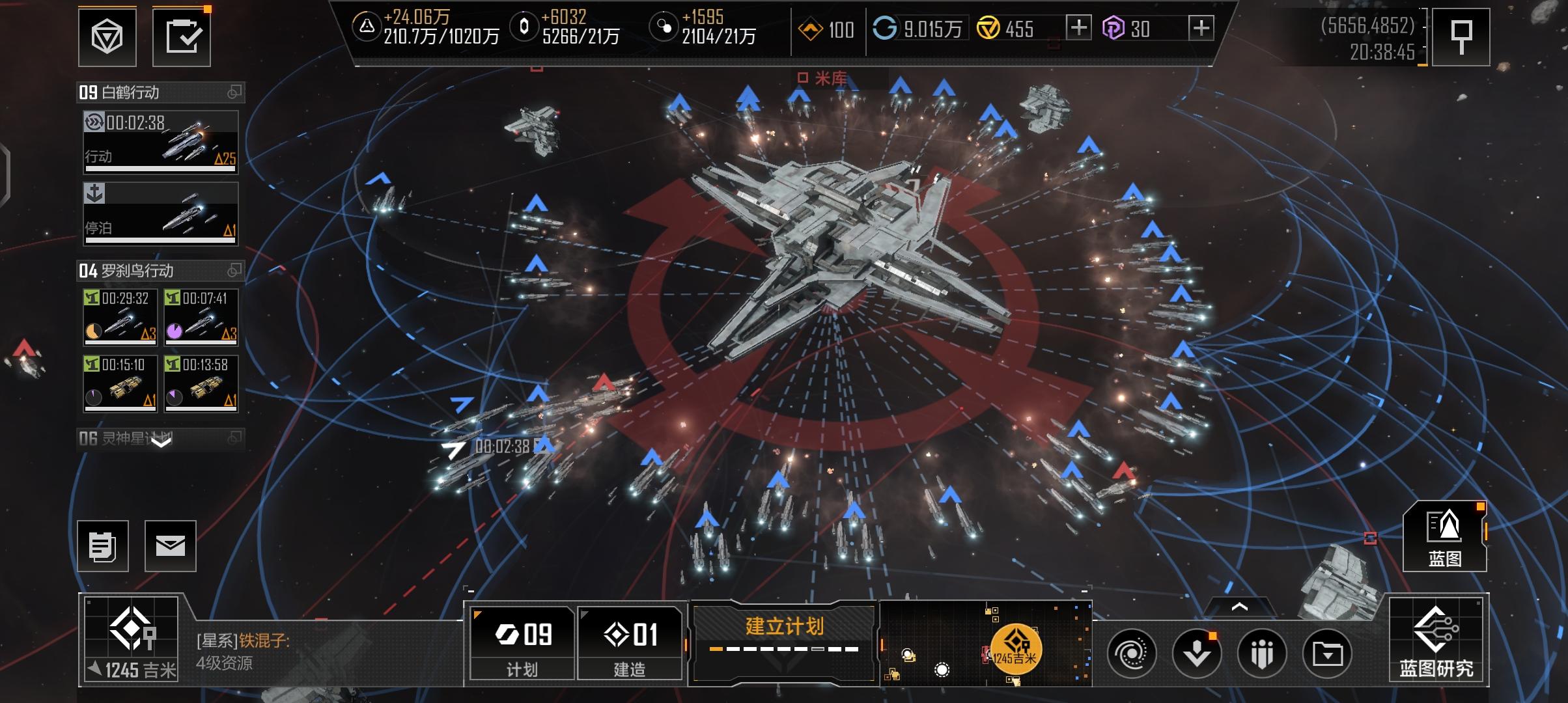Select the 00:02:38 fleet action card
This screenshot has height=703, width=1568.
pos(160,143)
